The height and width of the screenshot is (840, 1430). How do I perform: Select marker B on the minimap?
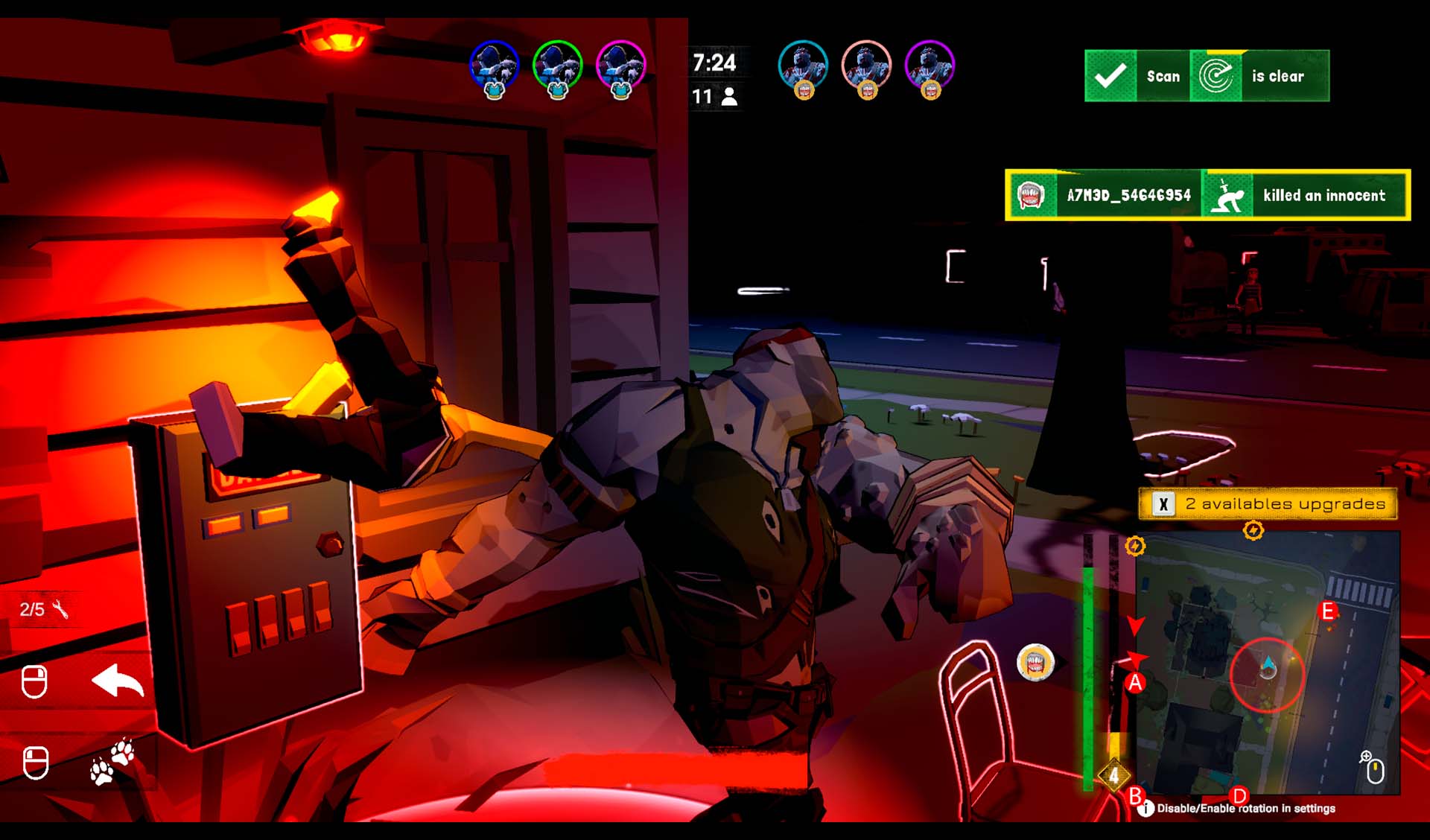pos(1135,795)
